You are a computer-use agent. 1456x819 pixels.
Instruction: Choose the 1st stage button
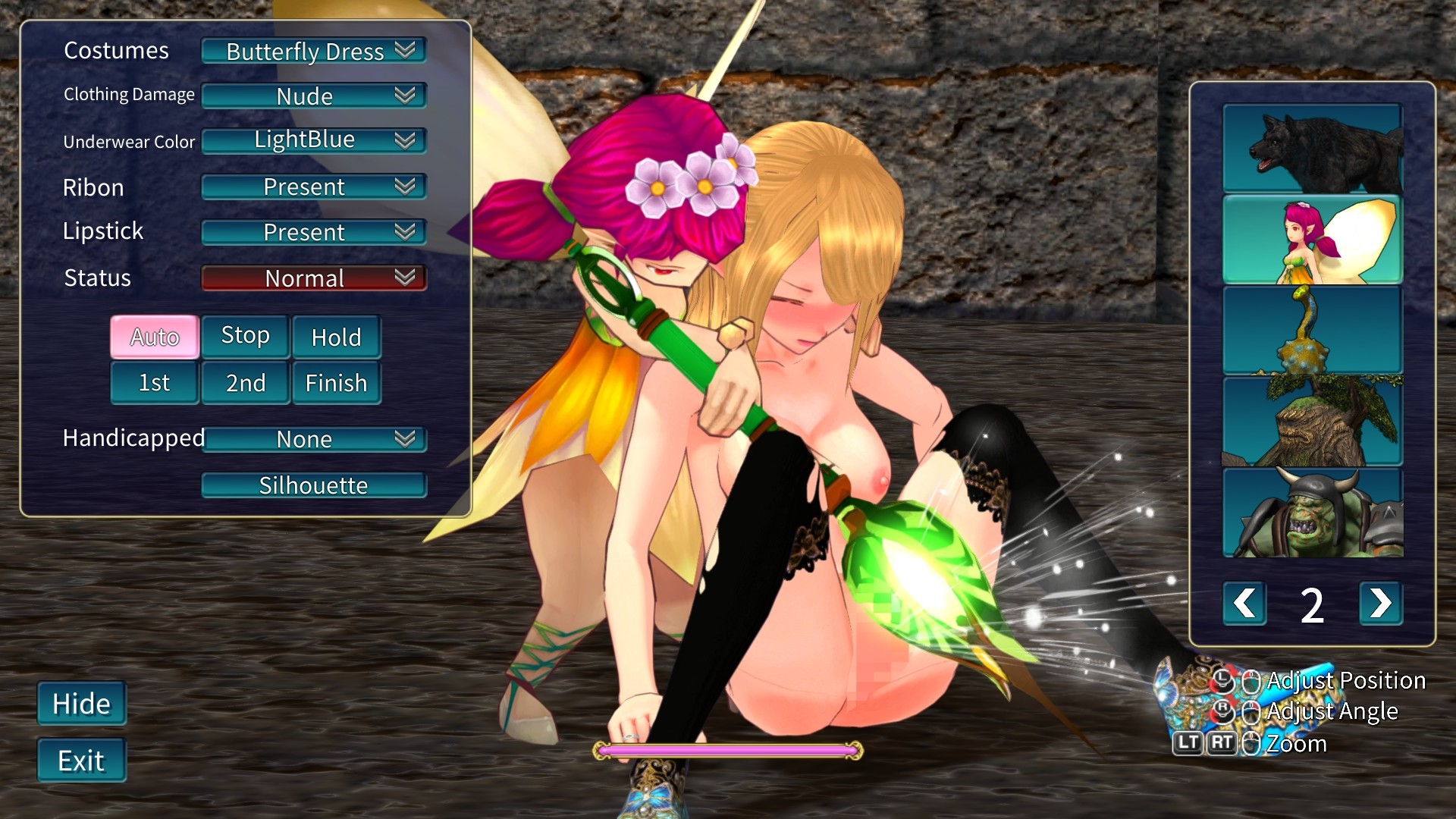[x=155, y=383]
